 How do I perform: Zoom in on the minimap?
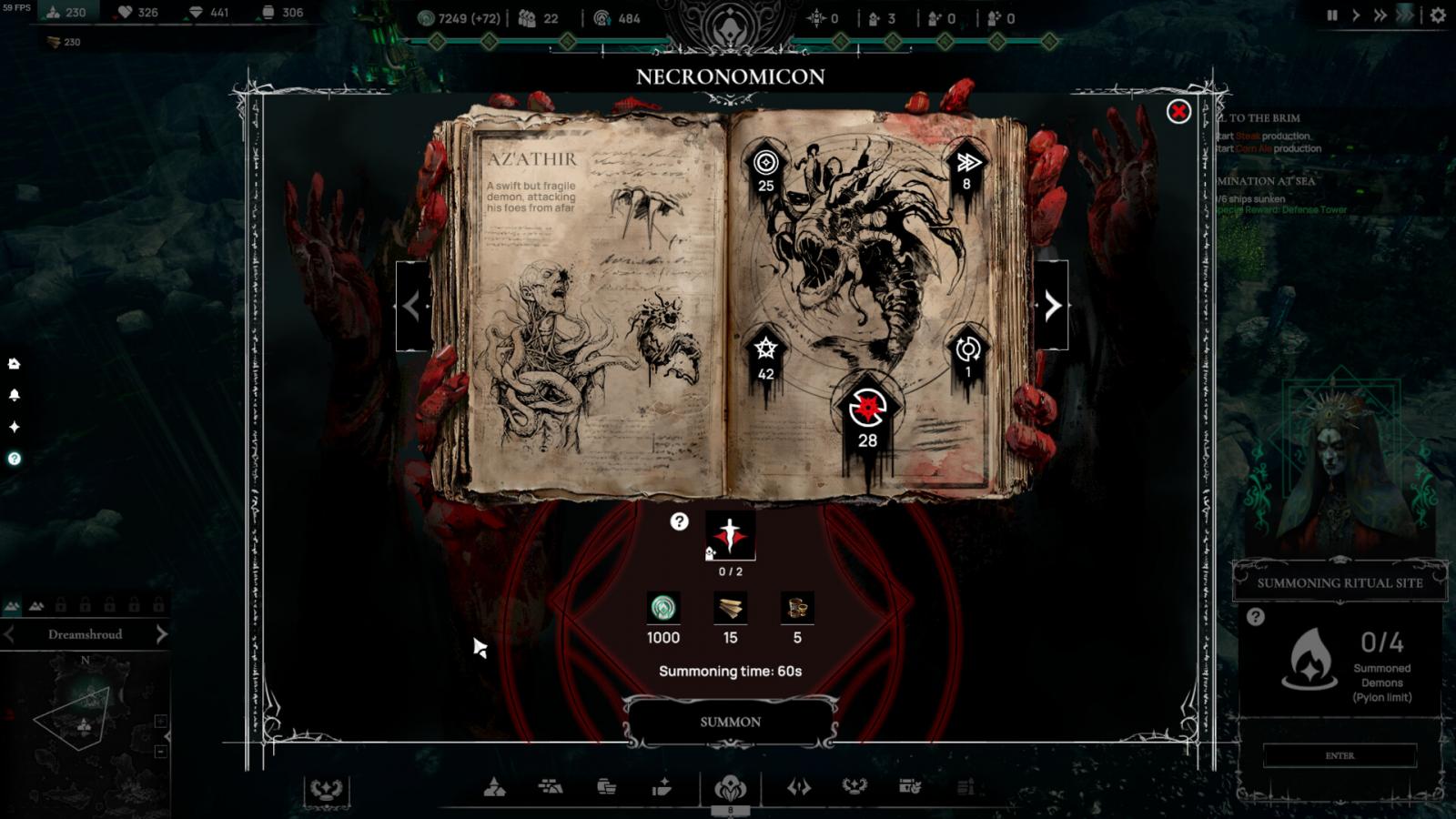point(161,721)
